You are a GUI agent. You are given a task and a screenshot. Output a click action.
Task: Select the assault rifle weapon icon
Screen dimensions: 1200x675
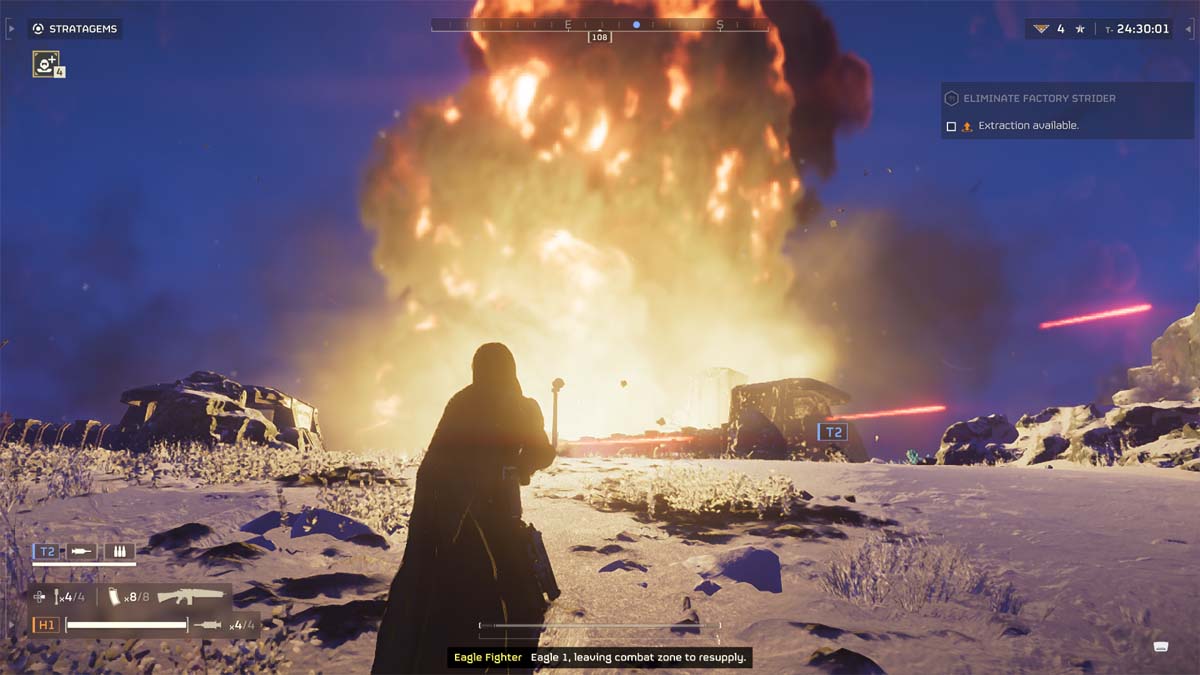(190, 596)
